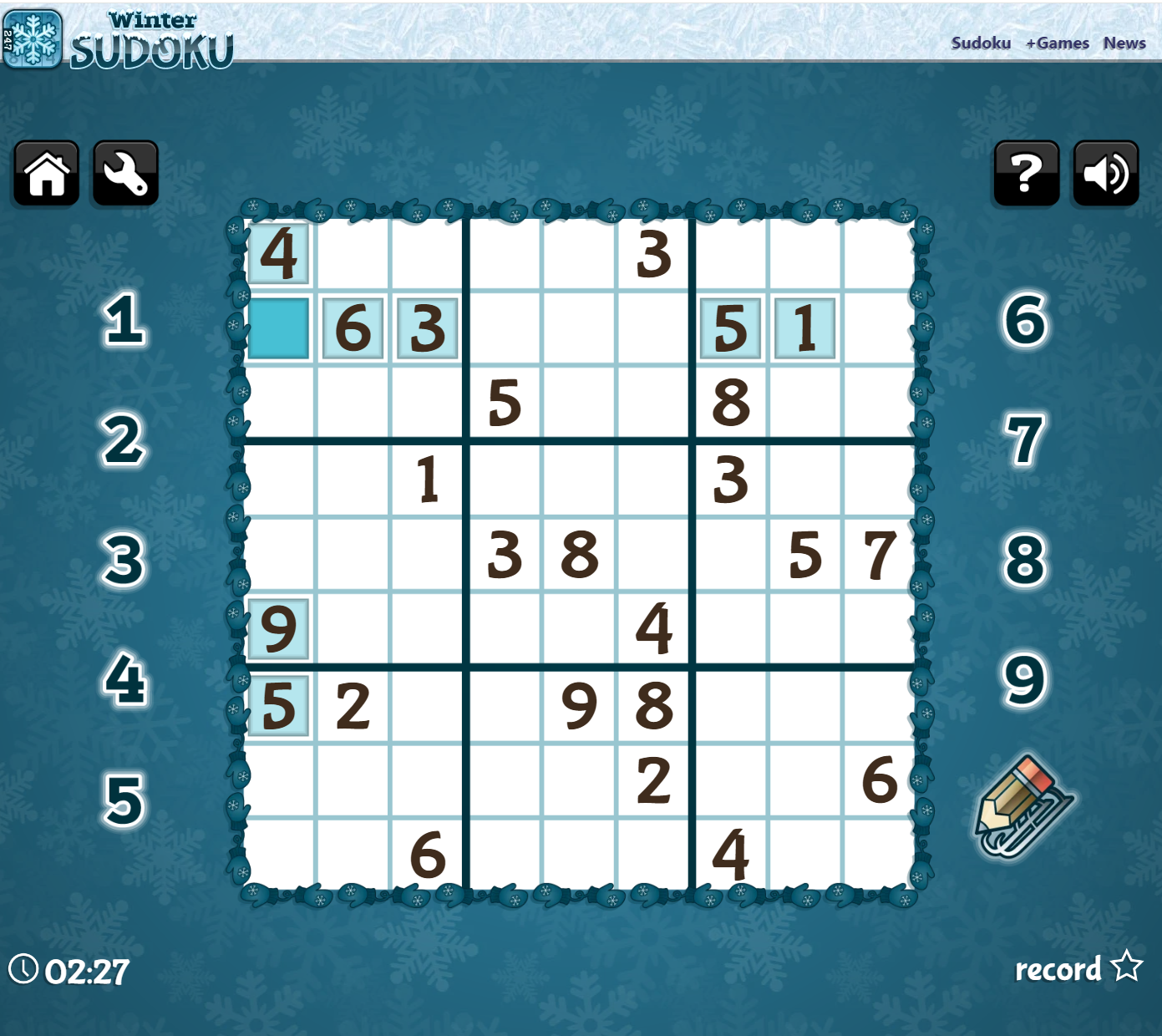Click the record label at bottom right
The image size is (1162, 1036).
pyautogui.click(x=1058, y=970)
